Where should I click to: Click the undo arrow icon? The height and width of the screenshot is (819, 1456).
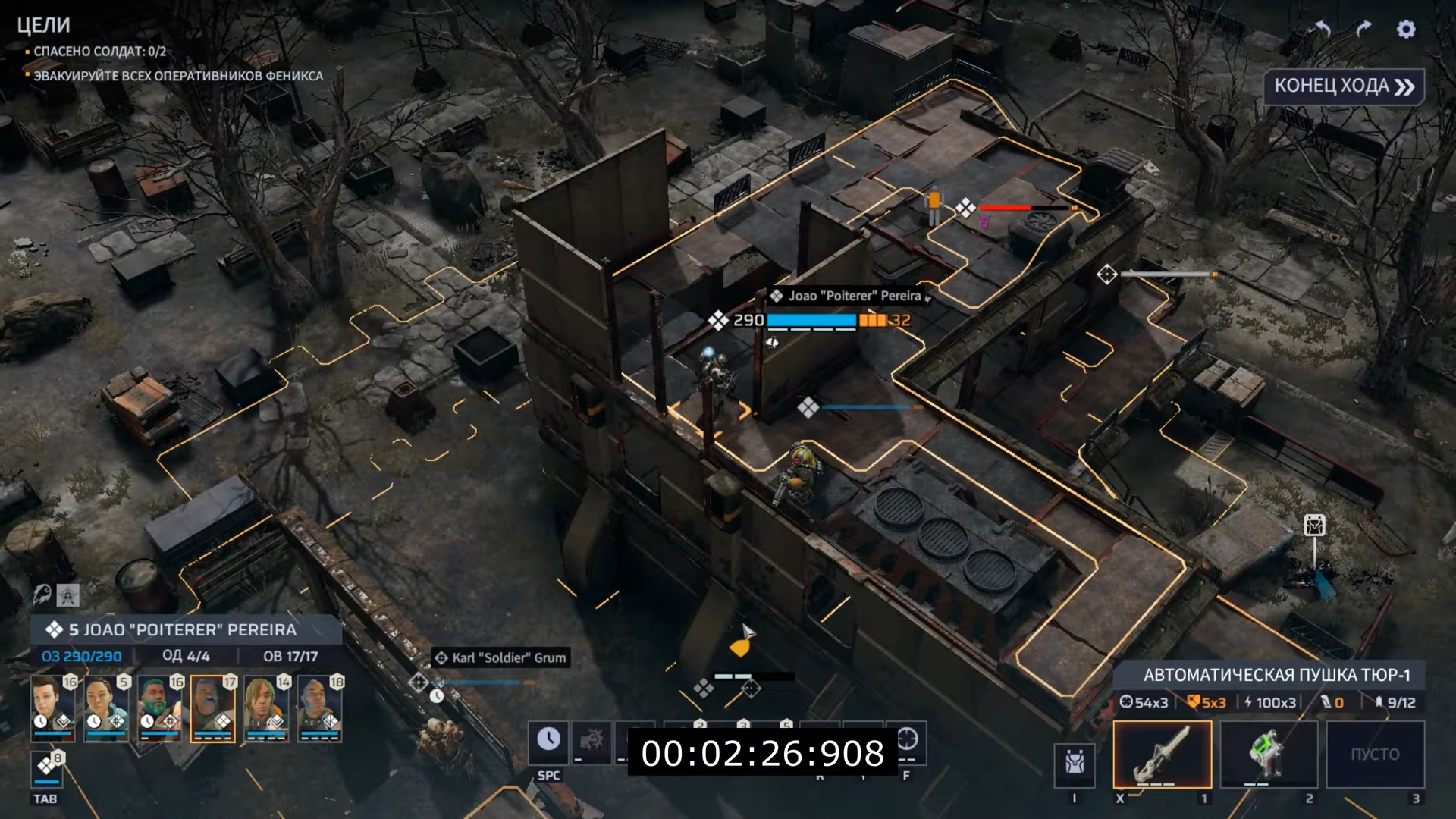(x=1323, y=30)
